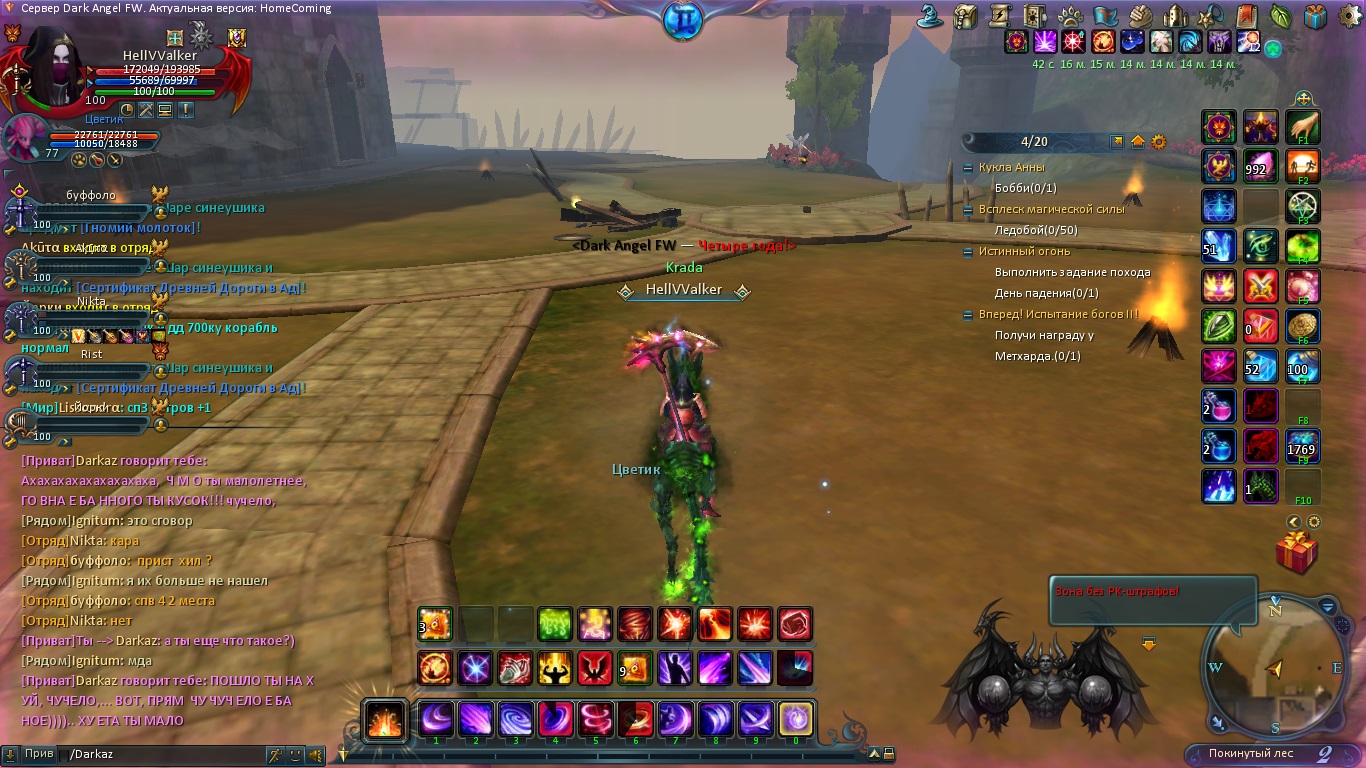Open quest tracker gear settings
Screen dimensions: 1366x768
1159,142
